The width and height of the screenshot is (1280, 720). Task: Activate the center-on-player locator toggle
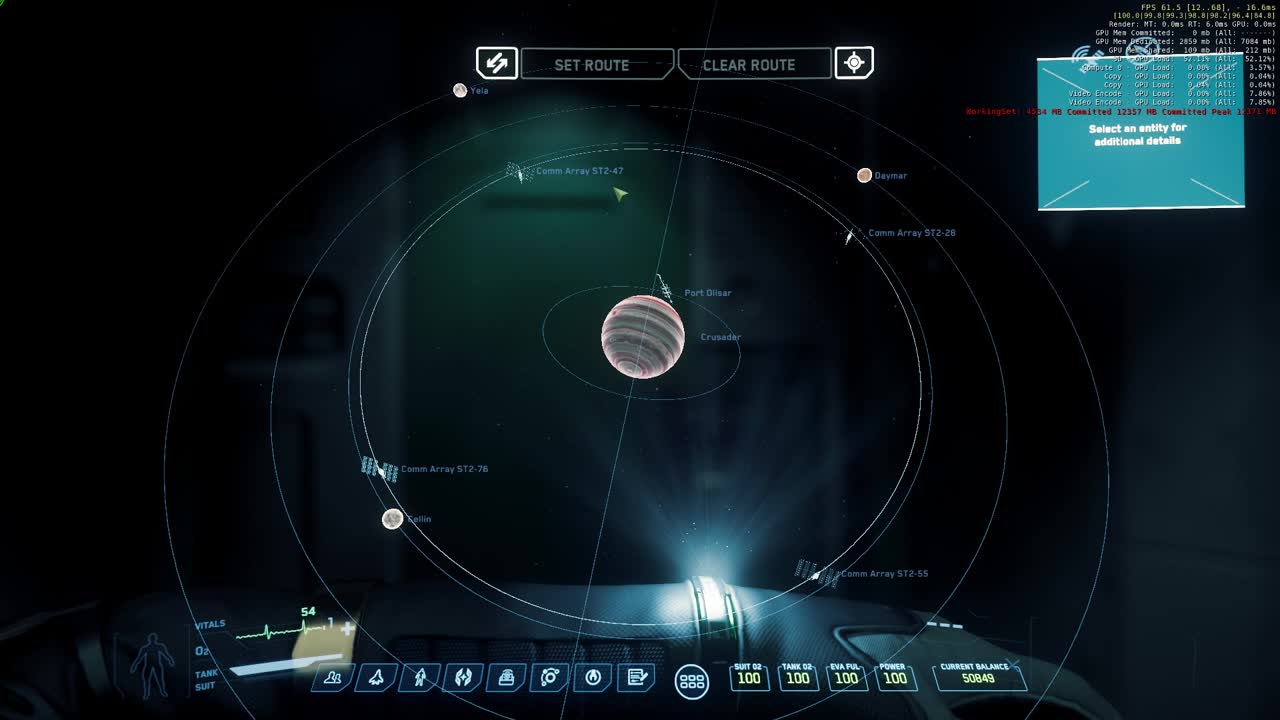tap(853, 63)
